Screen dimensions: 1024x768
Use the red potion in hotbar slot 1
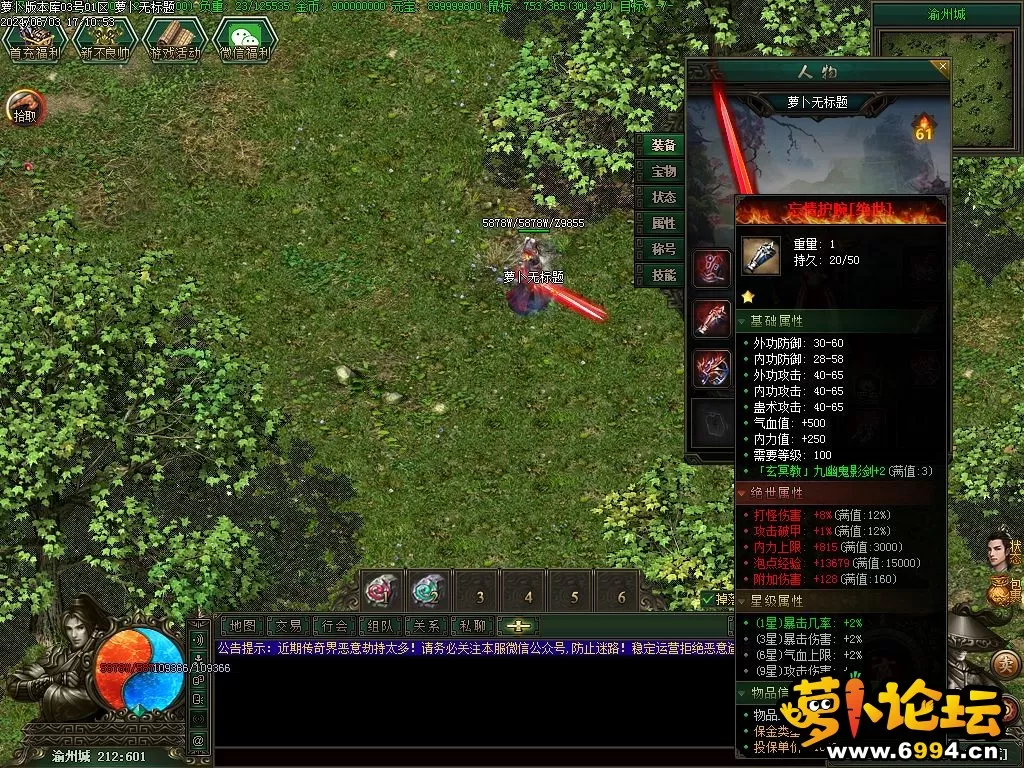tap(382, 591)
